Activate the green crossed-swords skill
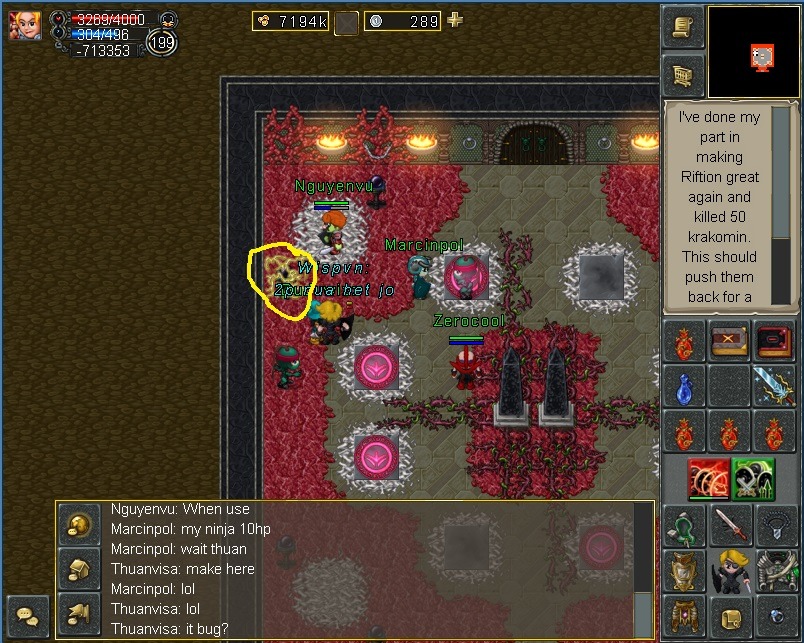 pos(754,479)
